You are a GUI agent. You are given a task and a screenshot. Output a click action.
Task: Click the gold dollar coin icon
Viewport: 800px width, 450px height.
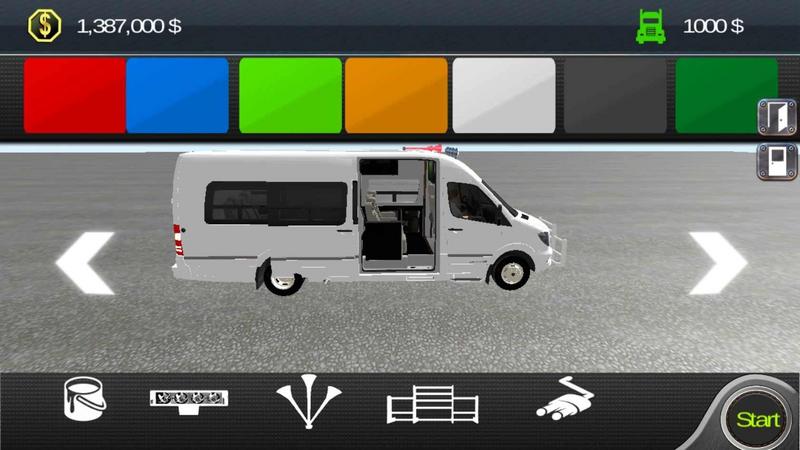(44, 25)
